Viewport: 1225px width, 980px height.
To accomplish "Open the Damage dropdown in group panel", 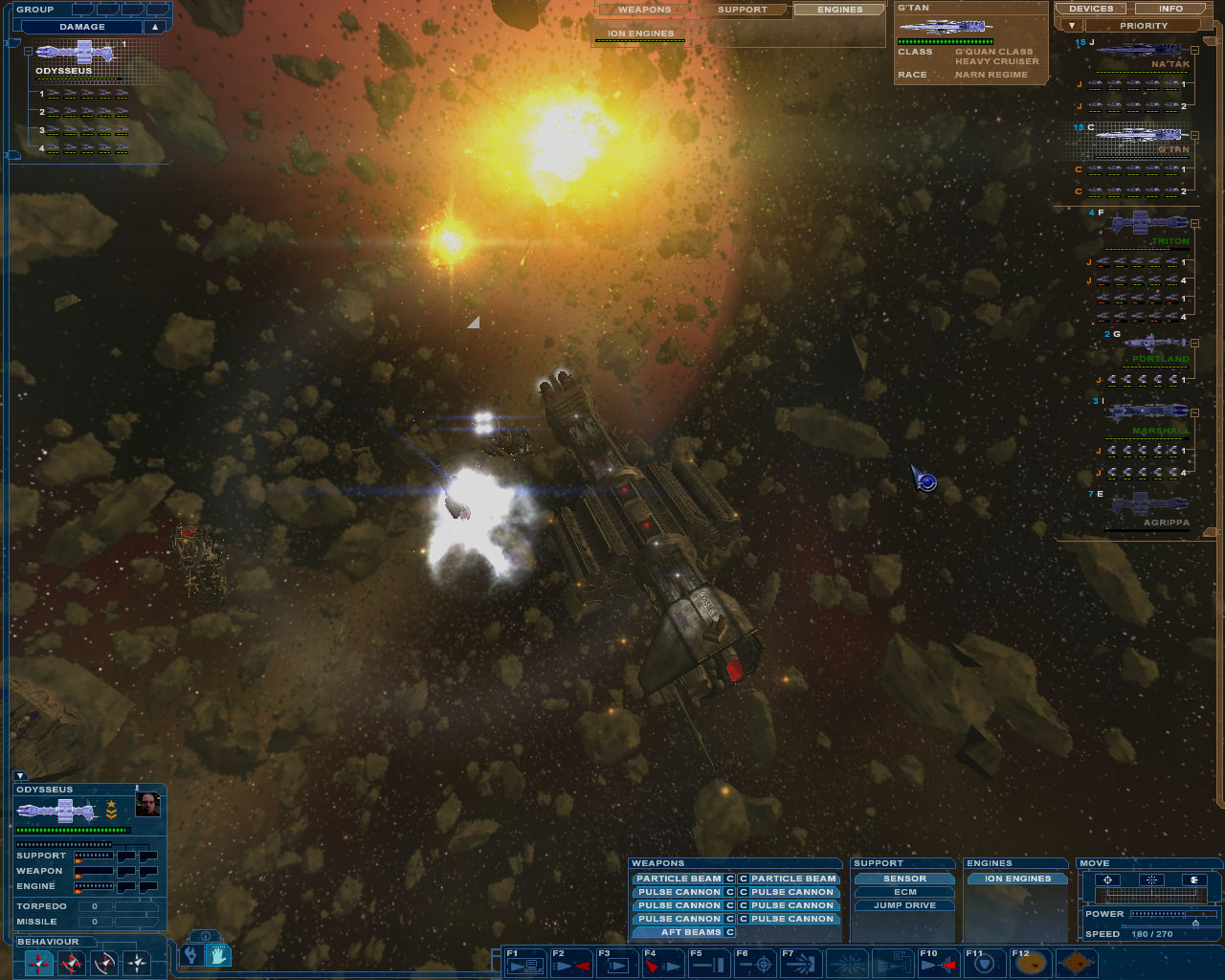I will tap(154, 27).
